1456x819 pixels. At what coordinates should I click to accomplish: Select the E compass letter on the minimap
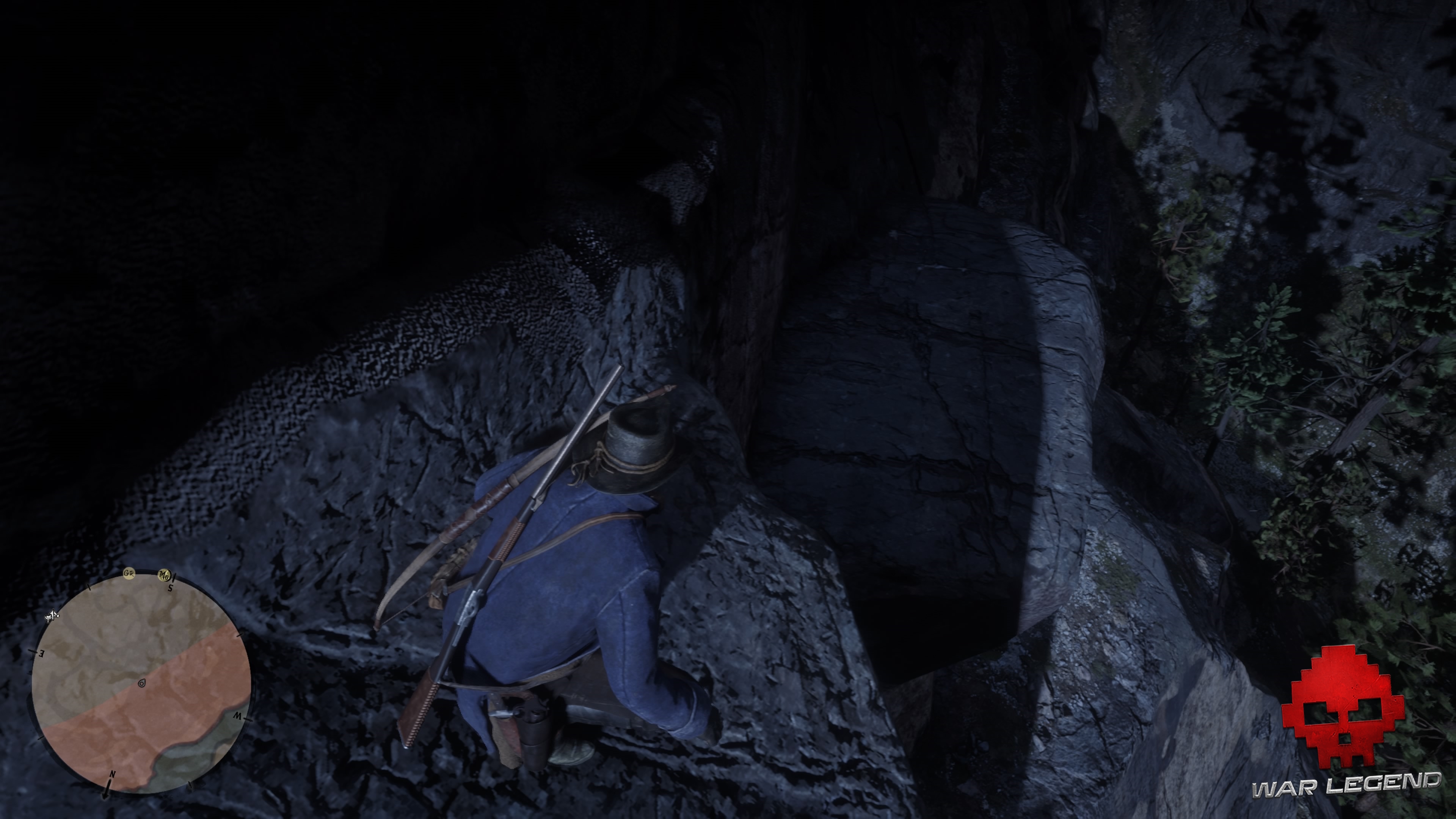(x=41, y=654)
